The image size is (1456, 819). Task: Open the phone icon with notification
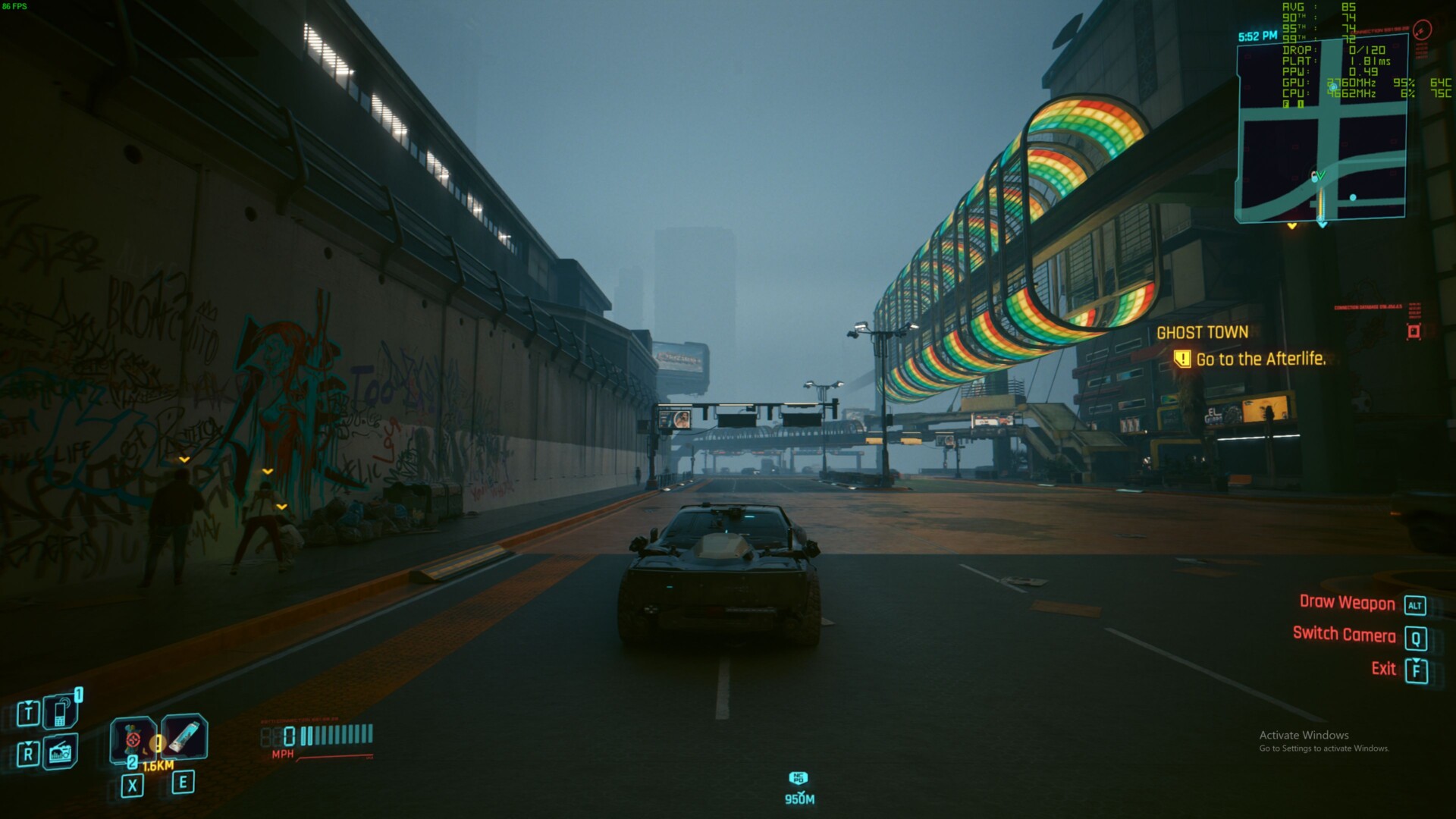point(61,712)
